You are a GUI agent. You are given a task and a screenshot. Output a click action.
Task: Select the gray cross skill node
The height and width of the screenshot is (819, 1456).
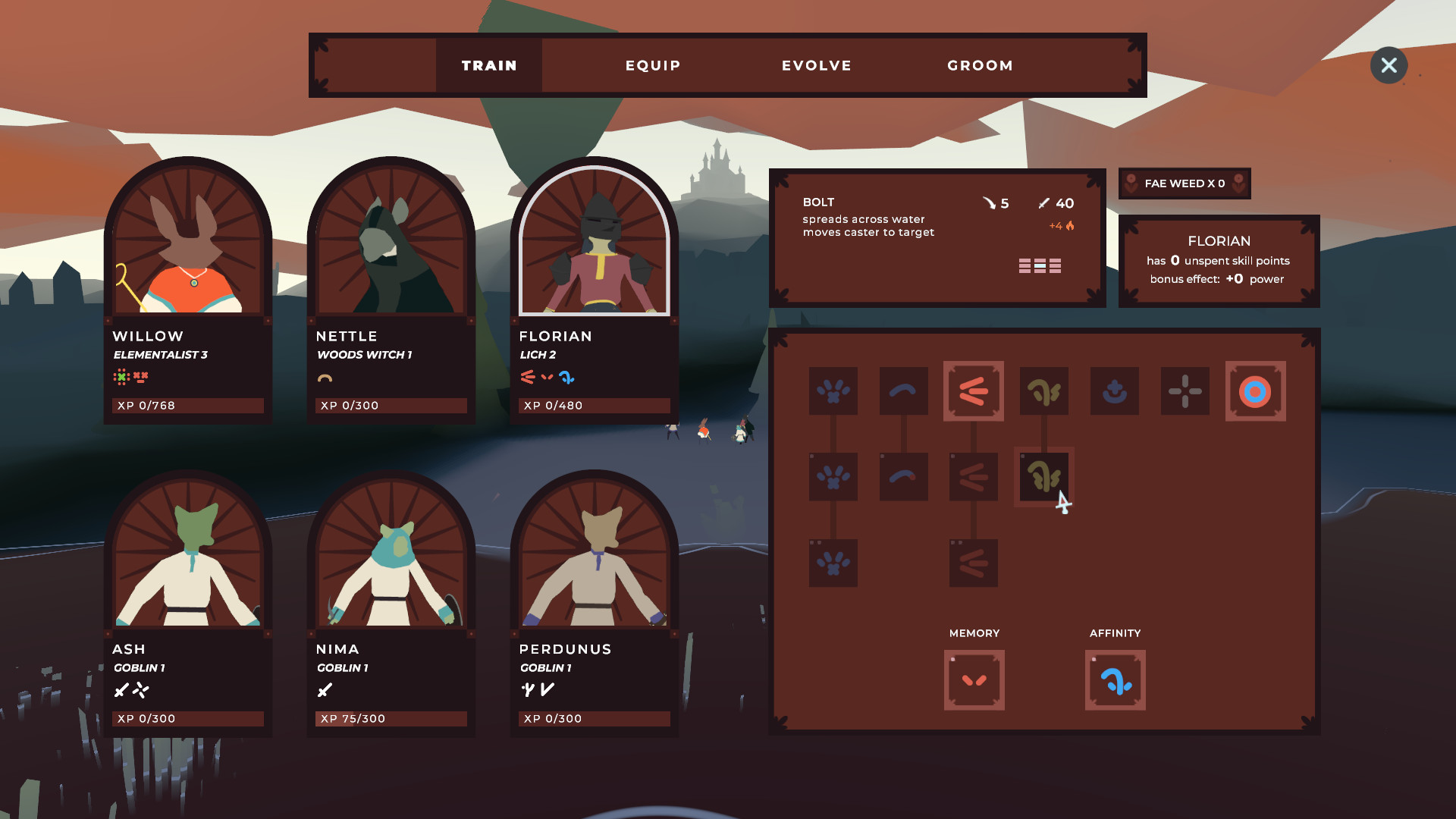tap(1185, 391)
